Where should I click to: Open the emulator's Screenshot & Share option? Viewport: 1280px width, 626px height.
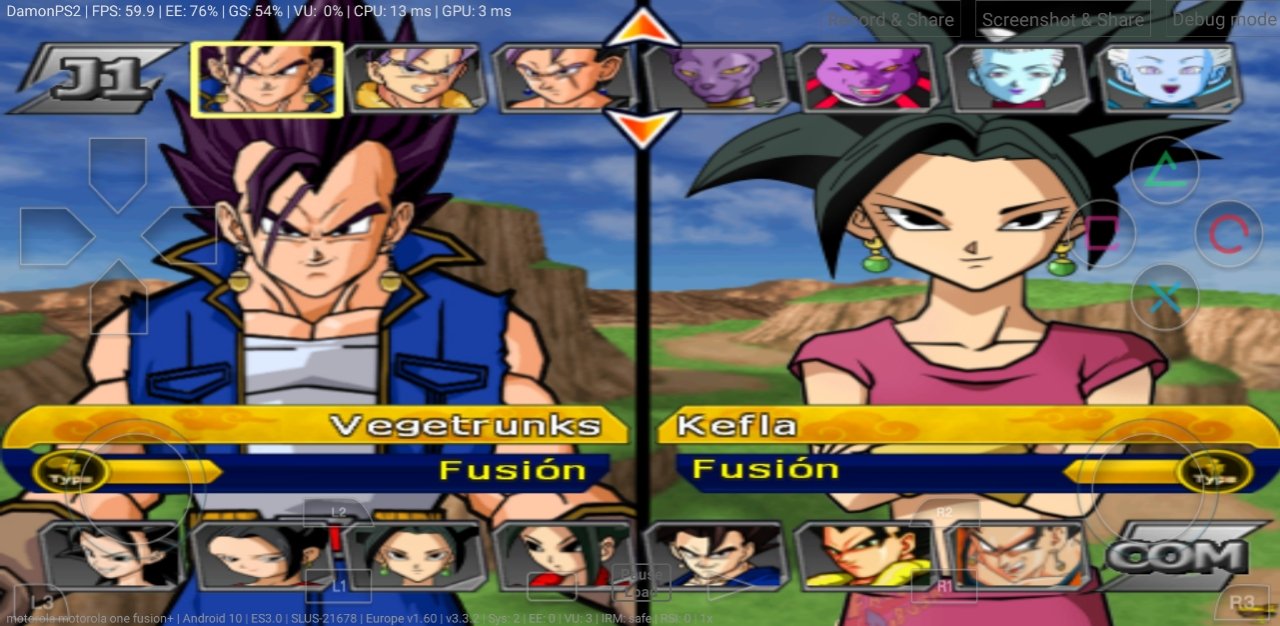click(1061, 19)
